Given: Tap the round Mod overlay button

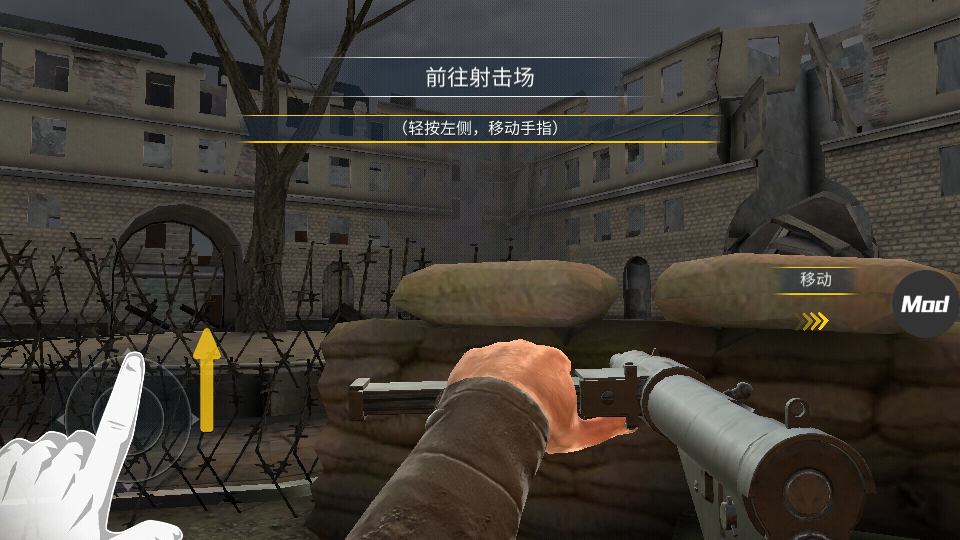Looking at the screenshot, I should pyautogui.click(x=925, y=304).
